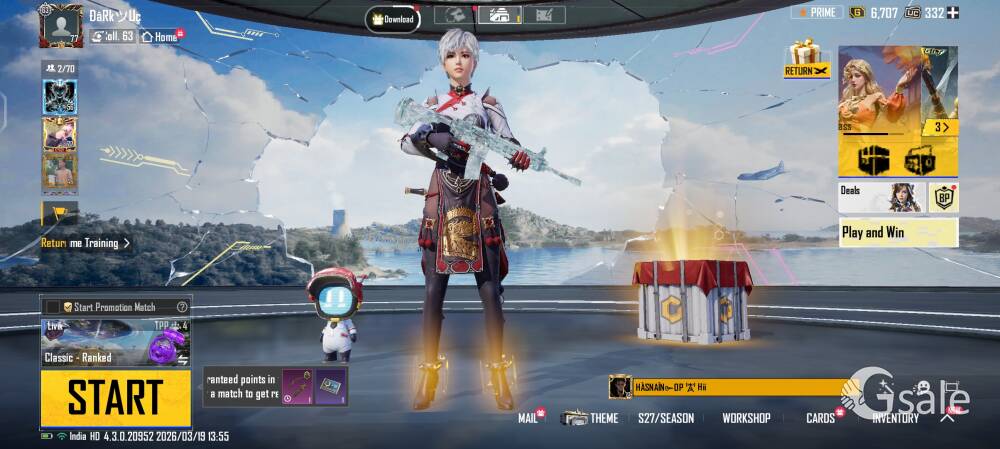Open the Deals offer
Screen dimensions: 1000x449
coord(880,197)
